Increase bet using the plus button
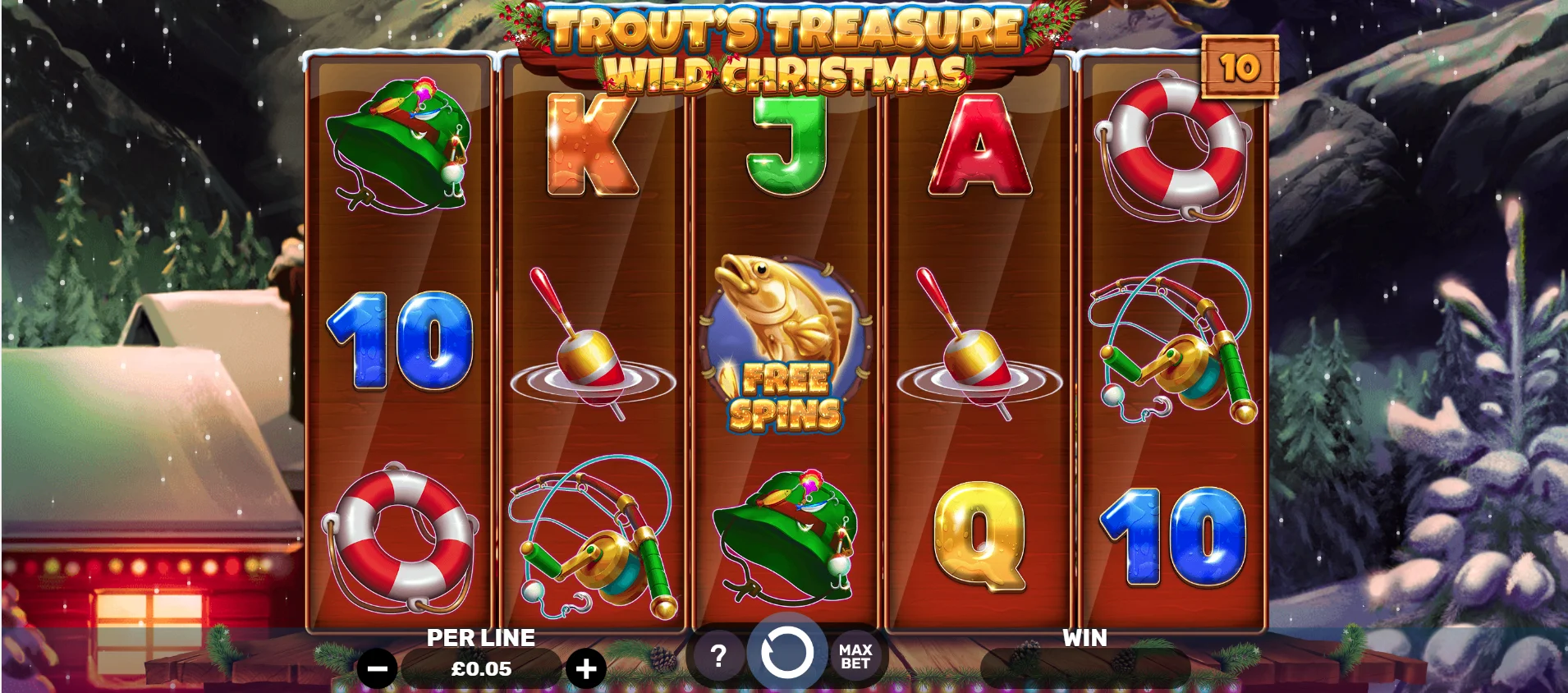This screenshot has height=693, width=1568. 585,668
